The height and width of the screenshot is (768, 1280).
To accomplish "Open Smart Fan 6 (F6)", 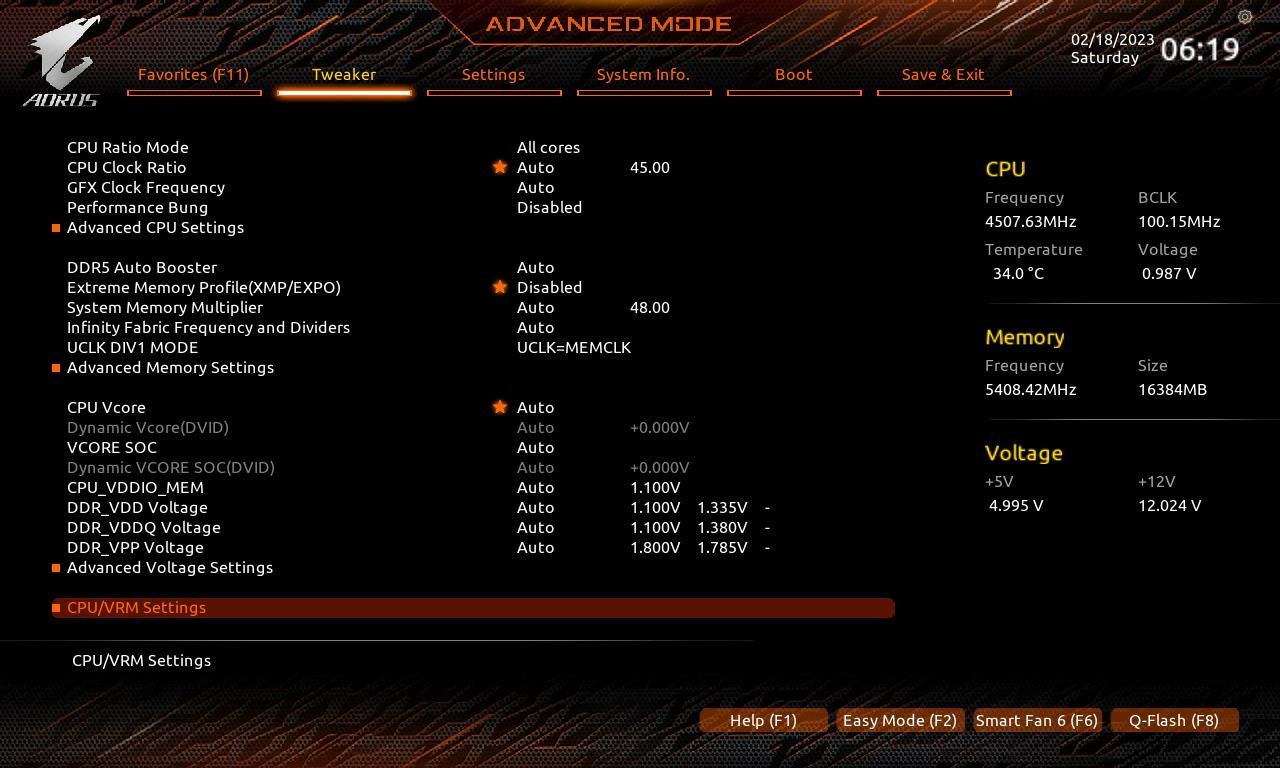I will click(x=1036, y=720).
